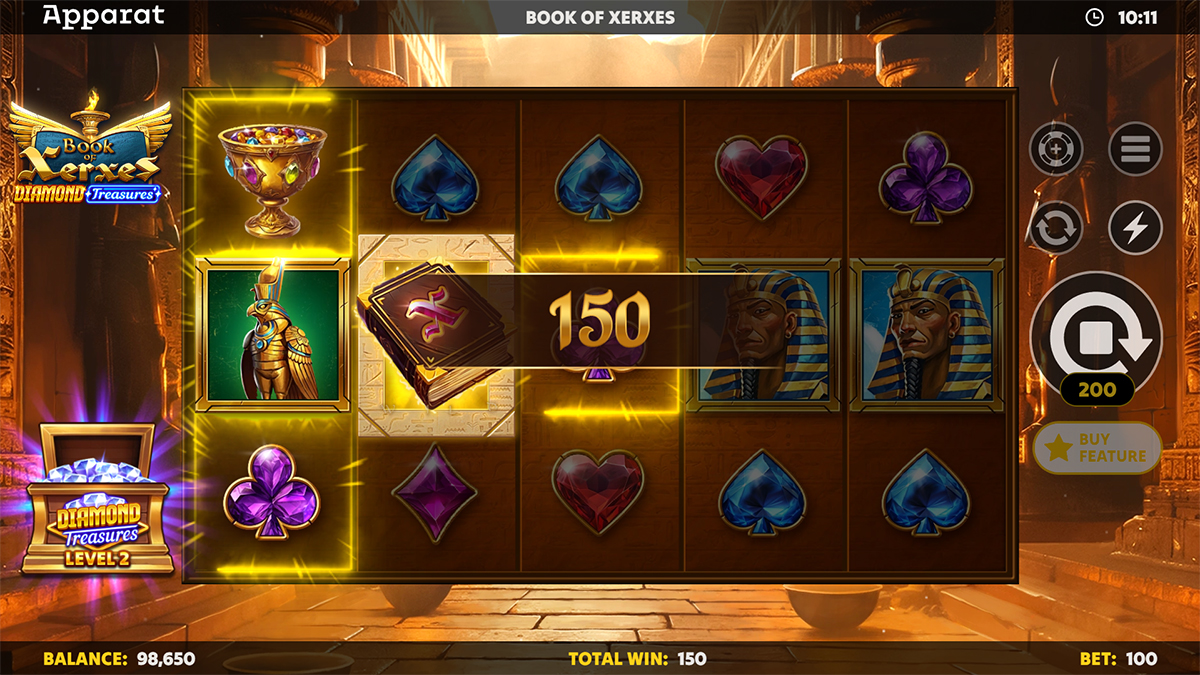This screenshot has width=1200, height=675.
Task: Open the hamburger menu
Action: pos(1135,150)
